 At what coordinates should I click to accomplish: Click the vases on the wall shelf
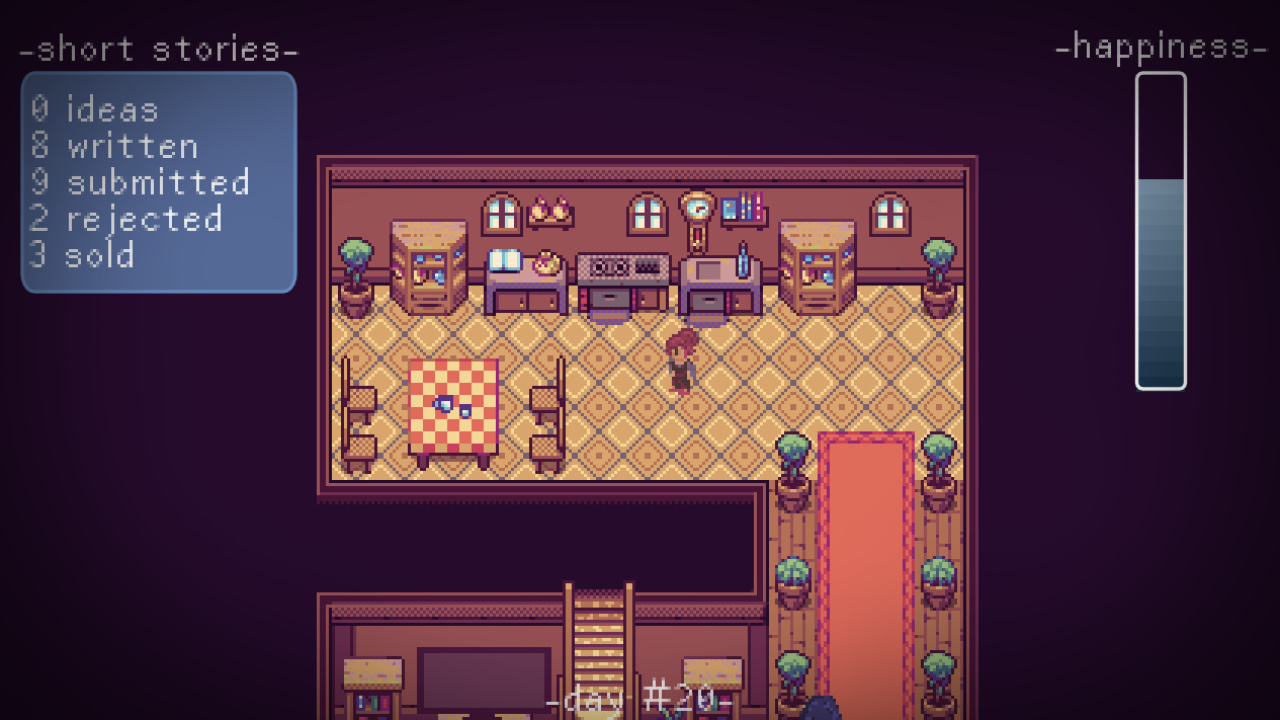pyautogui.click(x=550, y=210)
